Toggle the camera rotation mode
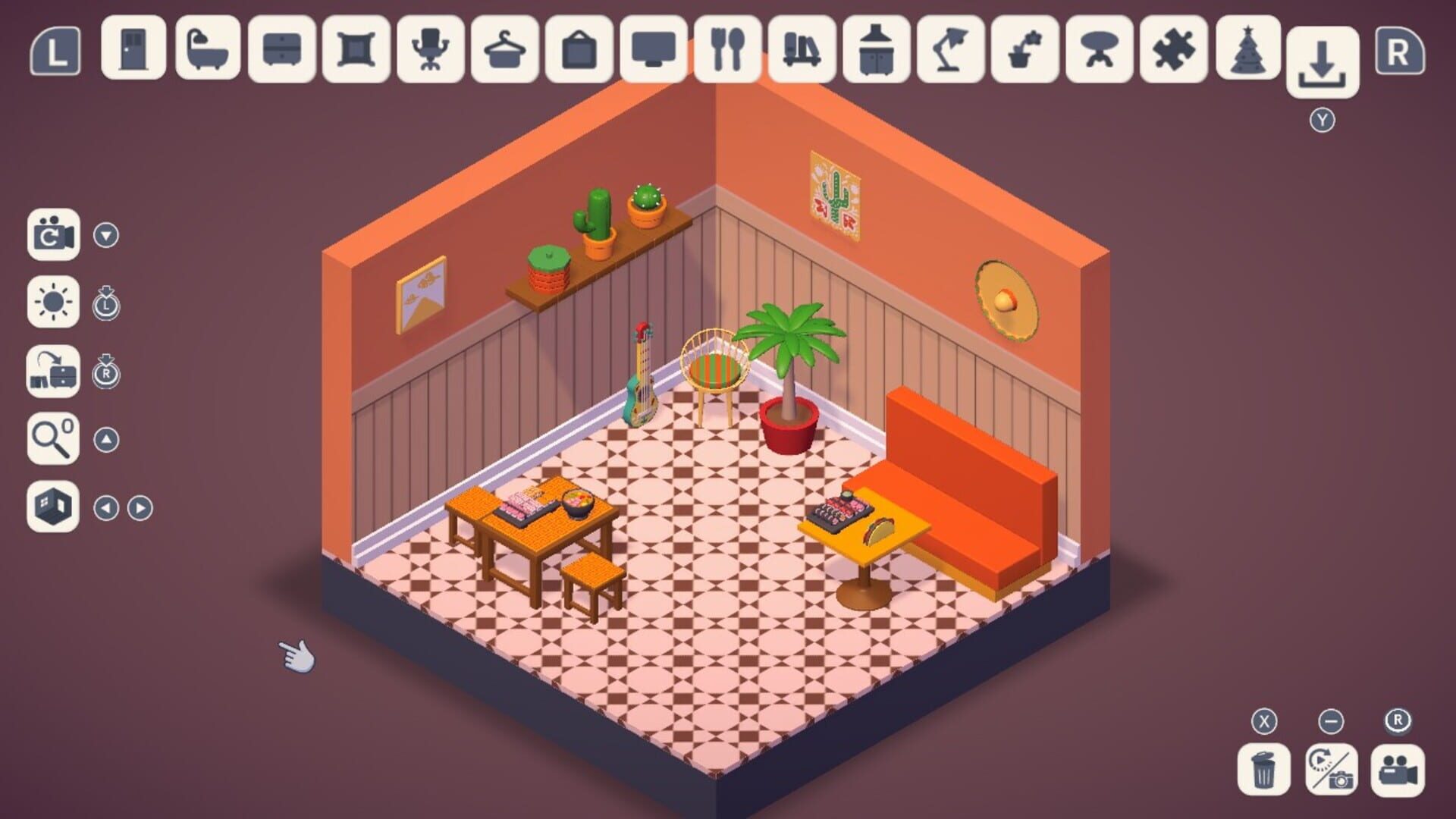 click(x=55, y=235)
